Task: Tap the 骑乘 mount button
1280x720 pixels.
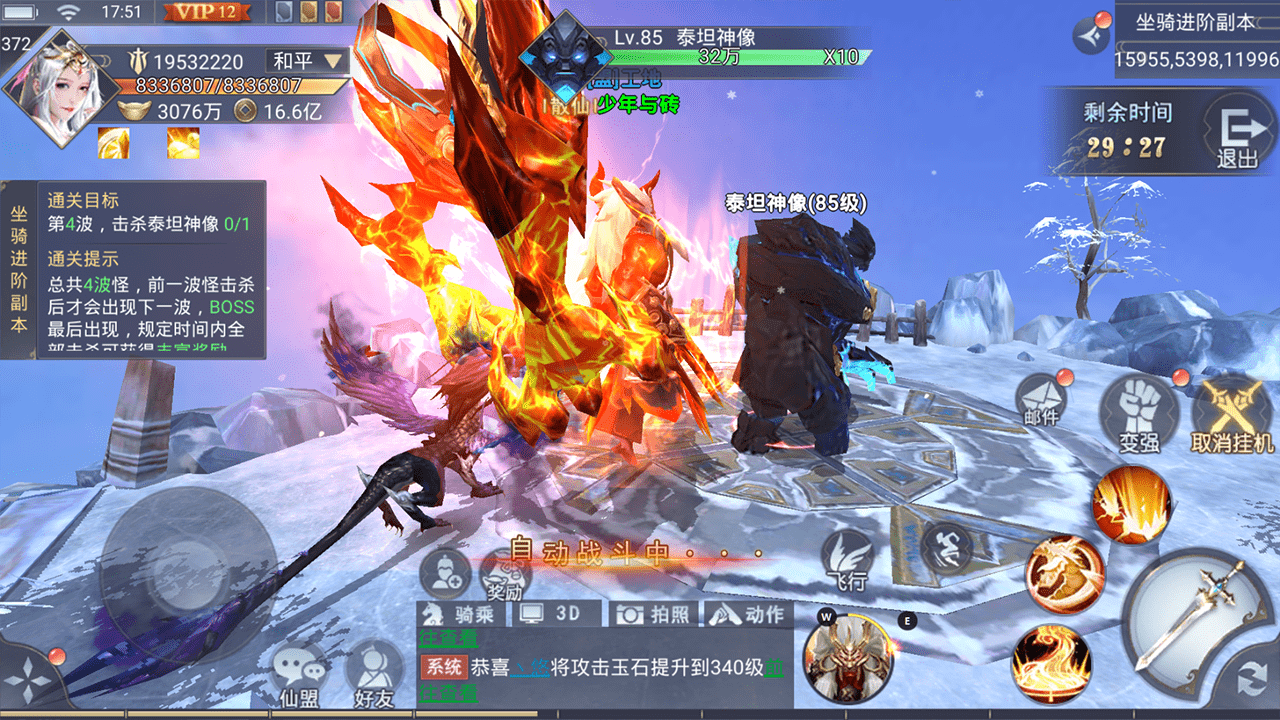Action: click(x=458, y=614)
